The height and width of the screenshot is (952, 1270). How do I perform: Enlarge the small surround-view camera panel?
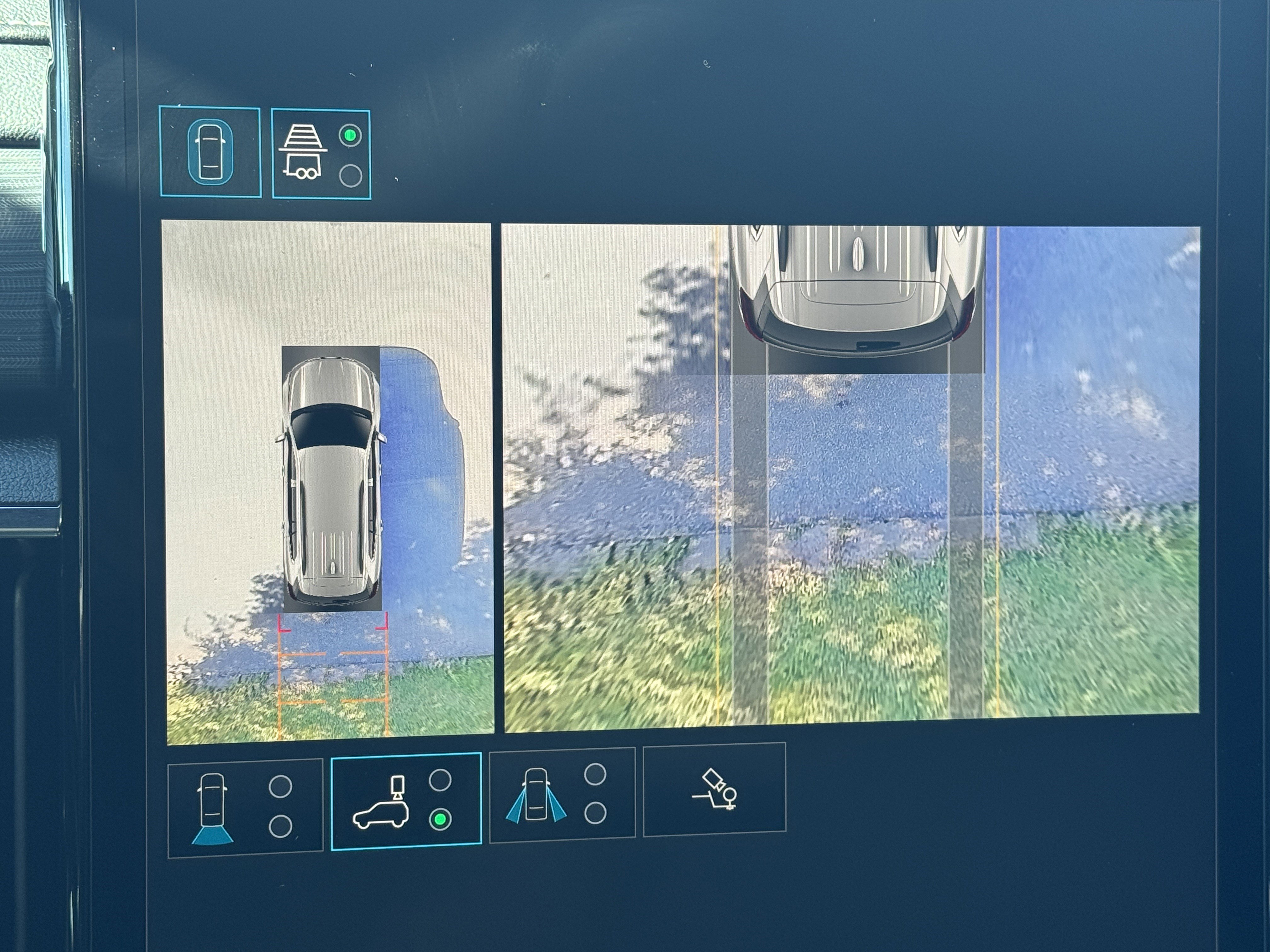coord(329,482)
